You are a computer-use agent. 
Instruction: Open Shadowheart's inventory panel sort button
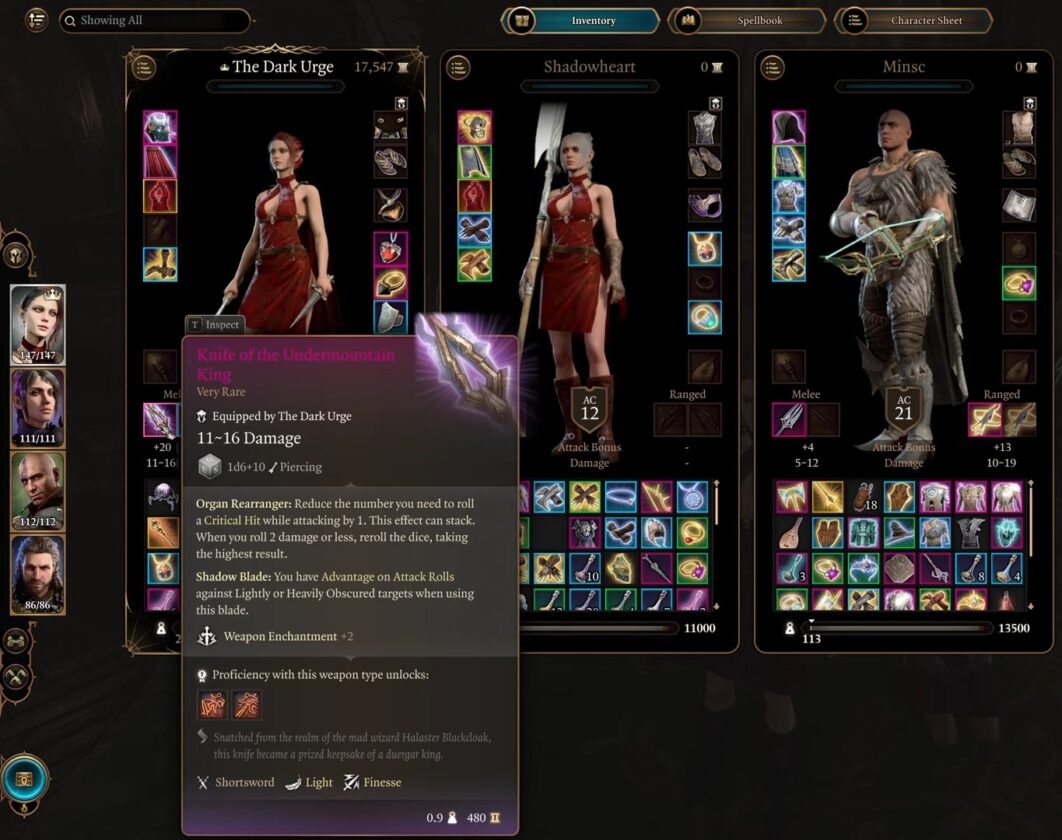pos(459,68)
